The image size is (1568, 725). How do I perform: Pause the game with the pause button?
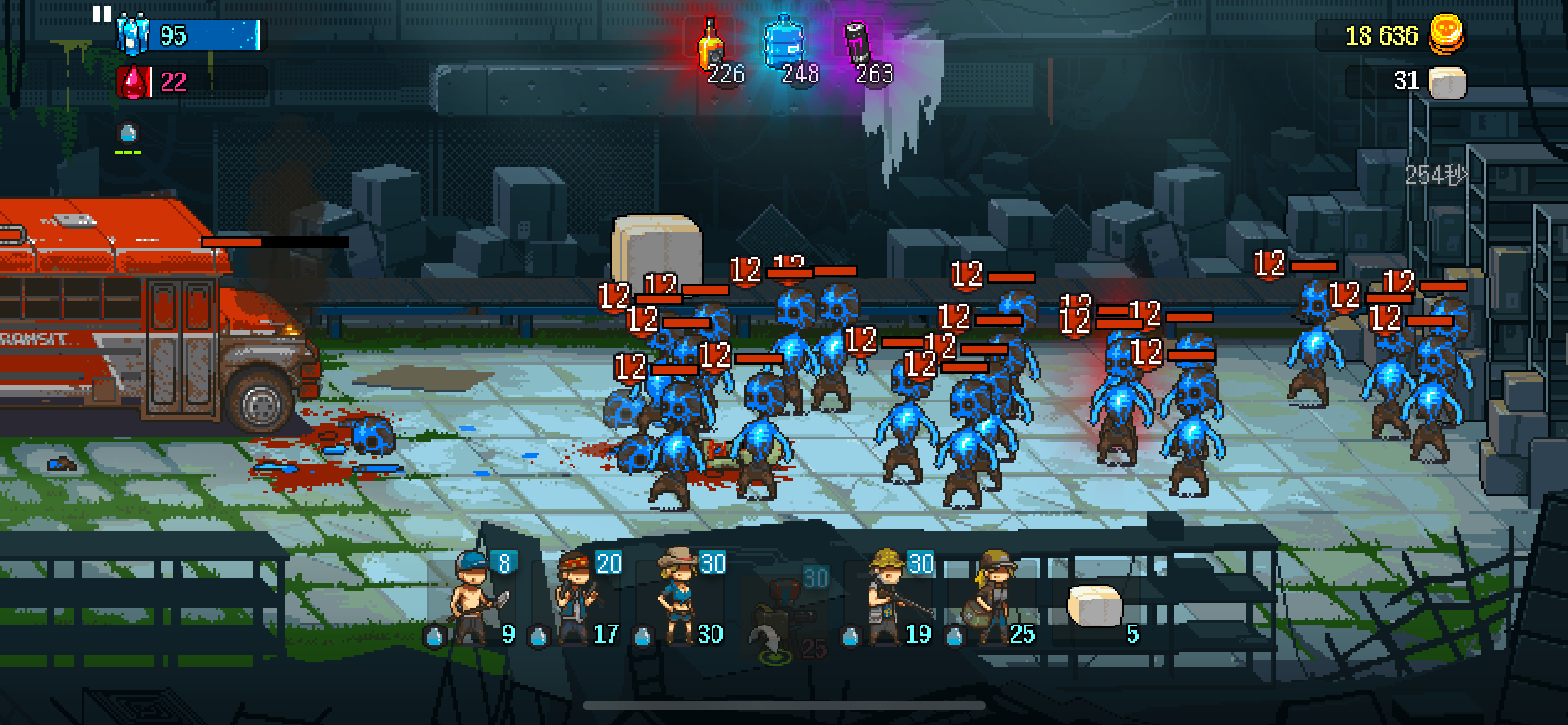click(x=102, y=14)
